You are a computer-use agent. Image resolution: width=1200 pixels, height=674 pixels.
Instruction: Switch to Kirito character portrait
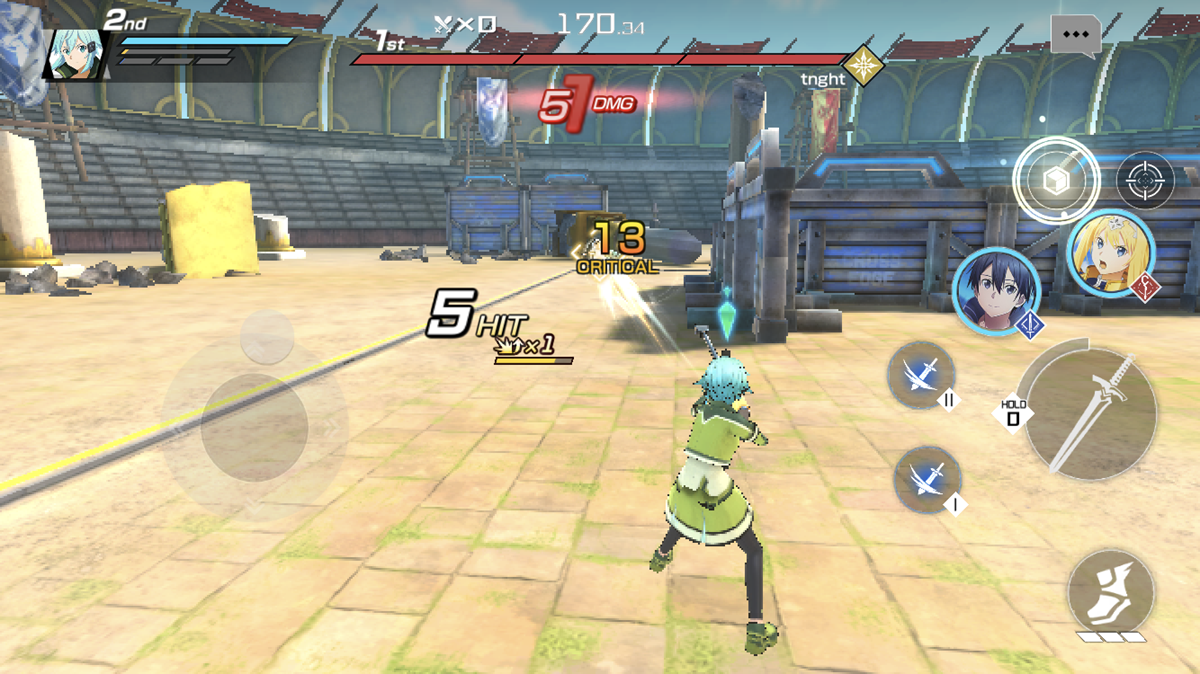(x=995, y=289)
